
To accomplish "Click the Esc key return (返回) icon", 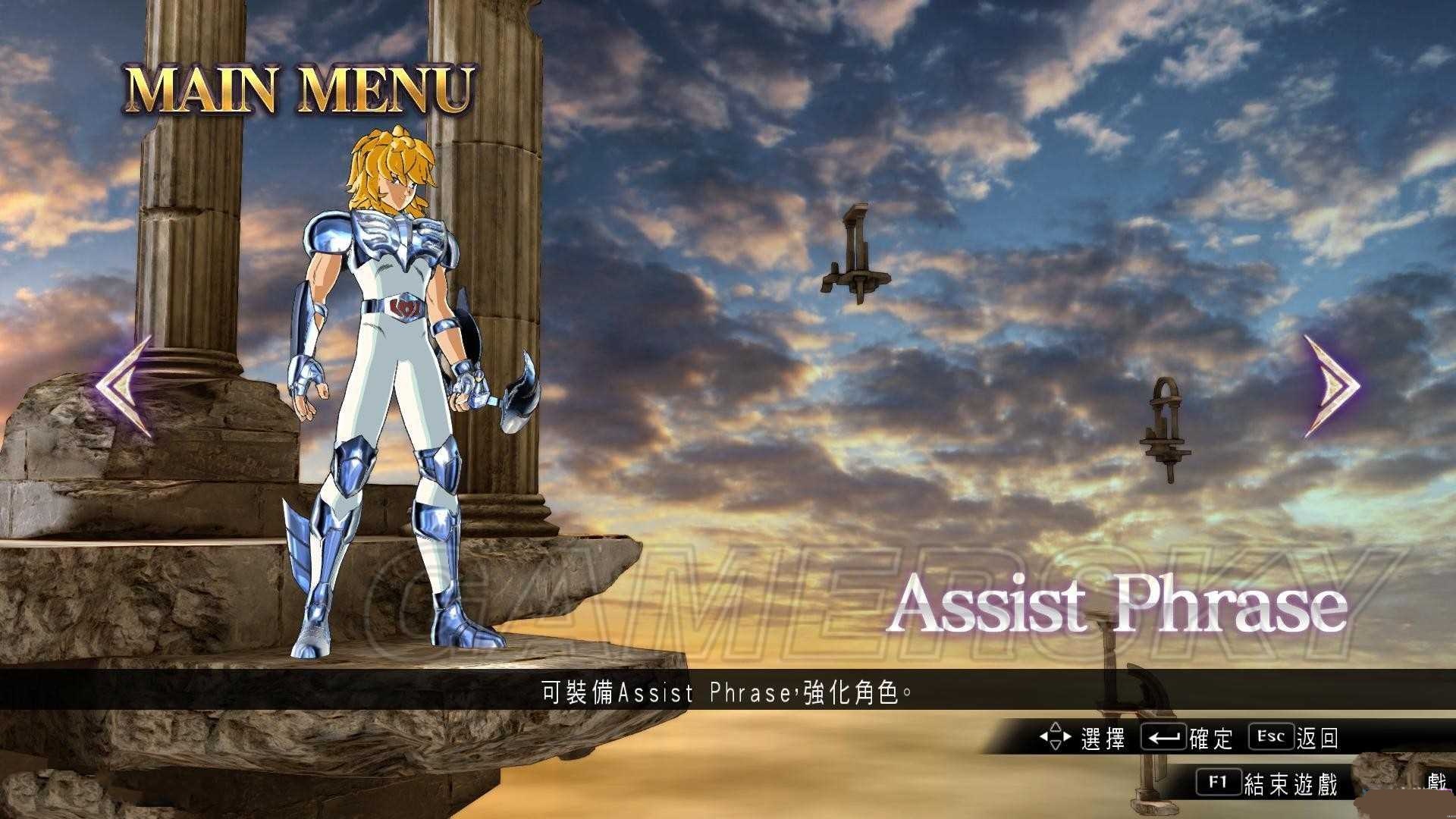I will 1270,736.
